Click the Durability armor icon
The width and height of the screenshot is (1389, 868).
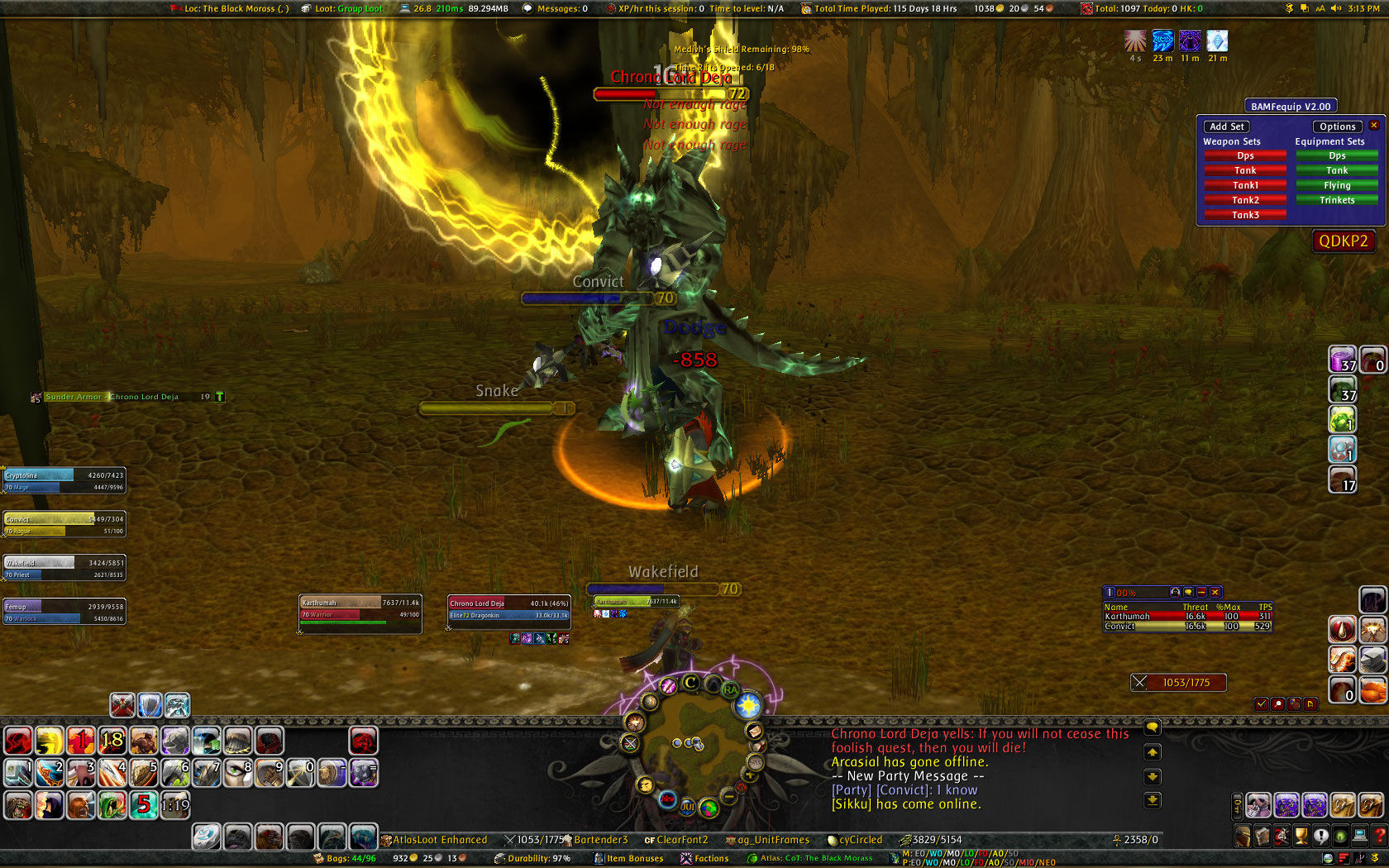point(499,858)
